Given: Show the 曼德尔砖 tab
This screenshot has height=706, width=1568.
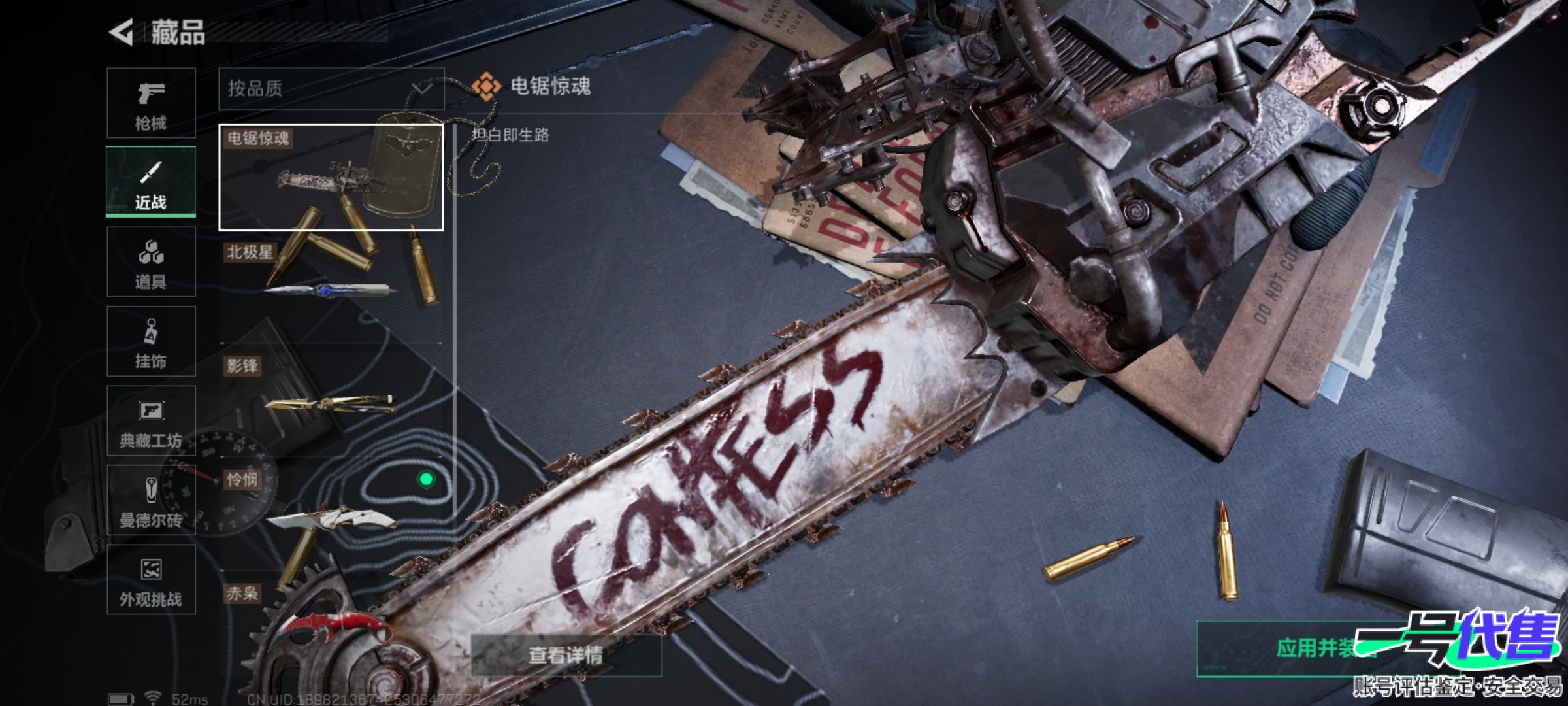Looking at the screenshot, I should point(151,500).
